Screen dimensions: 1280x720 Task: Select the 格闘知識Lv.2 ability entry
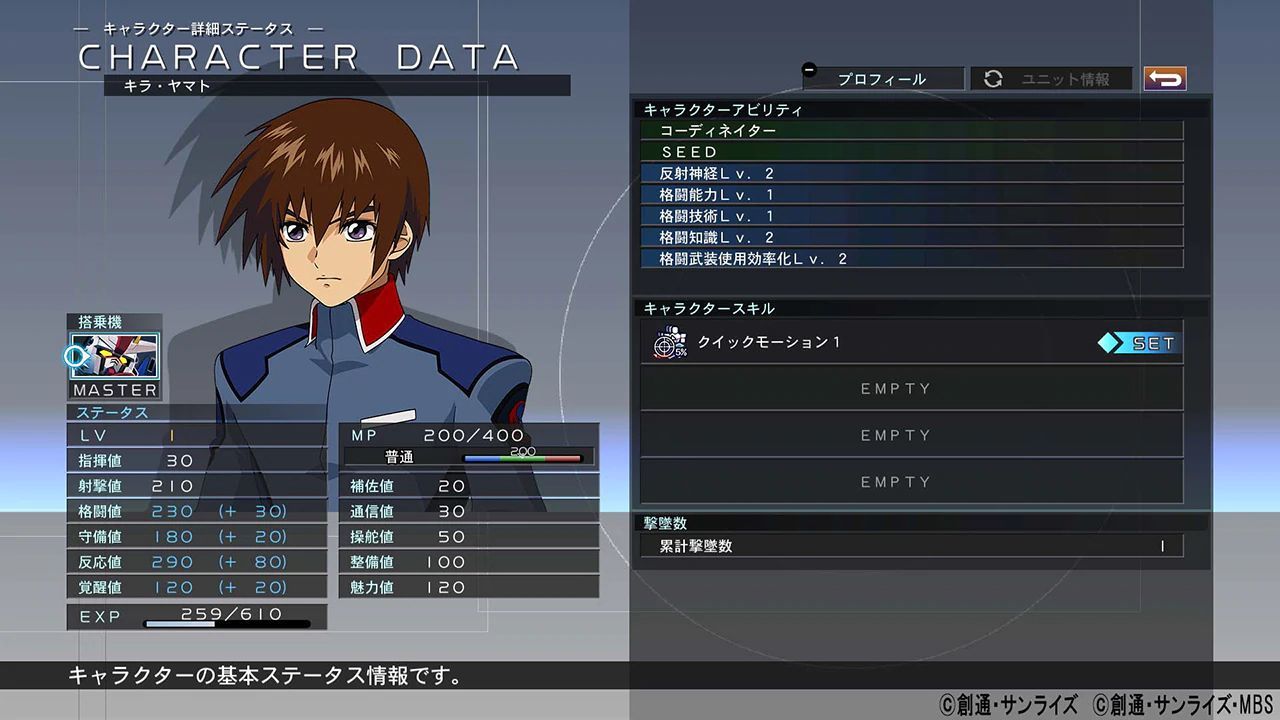coord(910,238)
